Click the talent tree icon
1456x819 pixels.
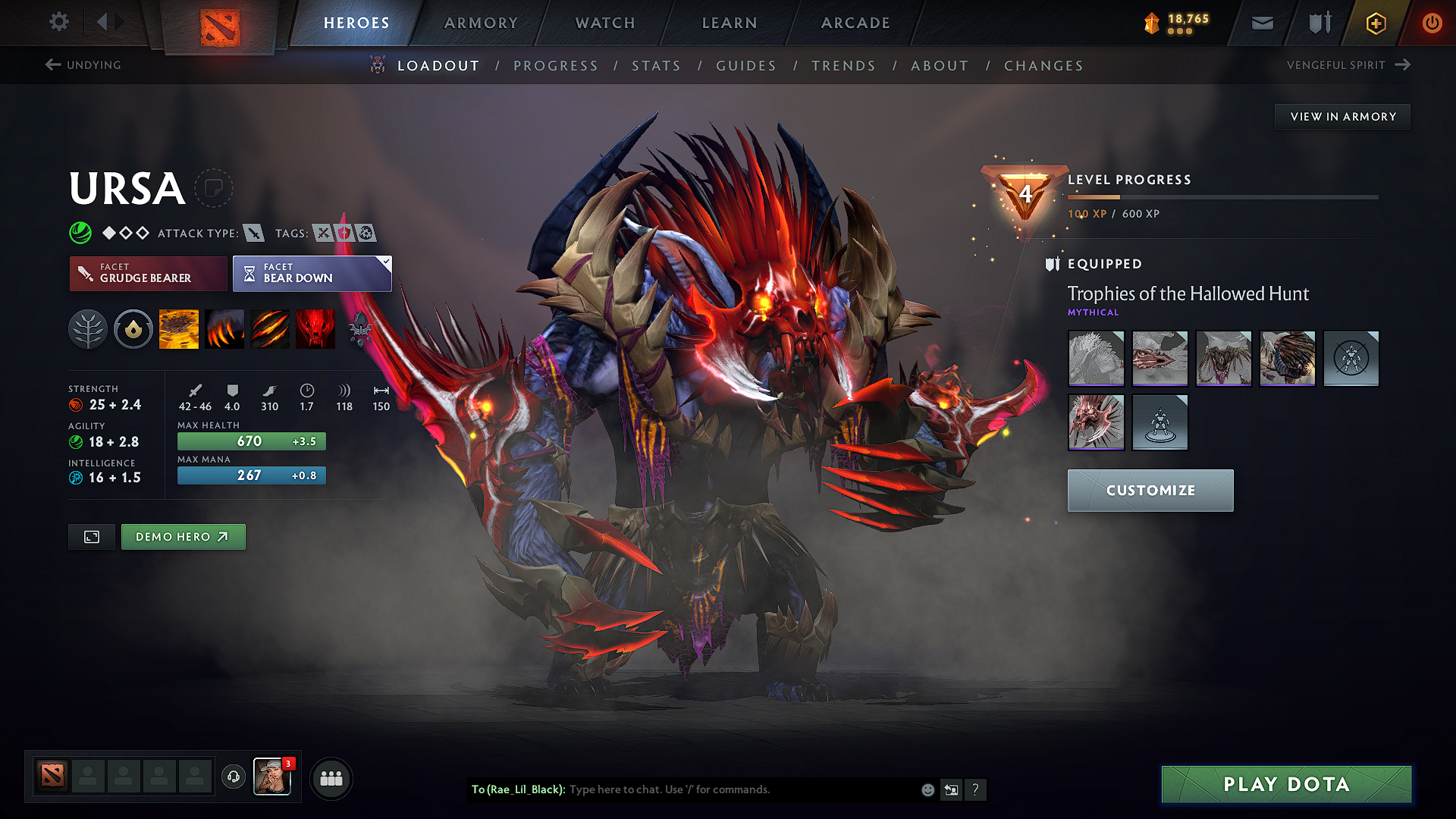88,328
